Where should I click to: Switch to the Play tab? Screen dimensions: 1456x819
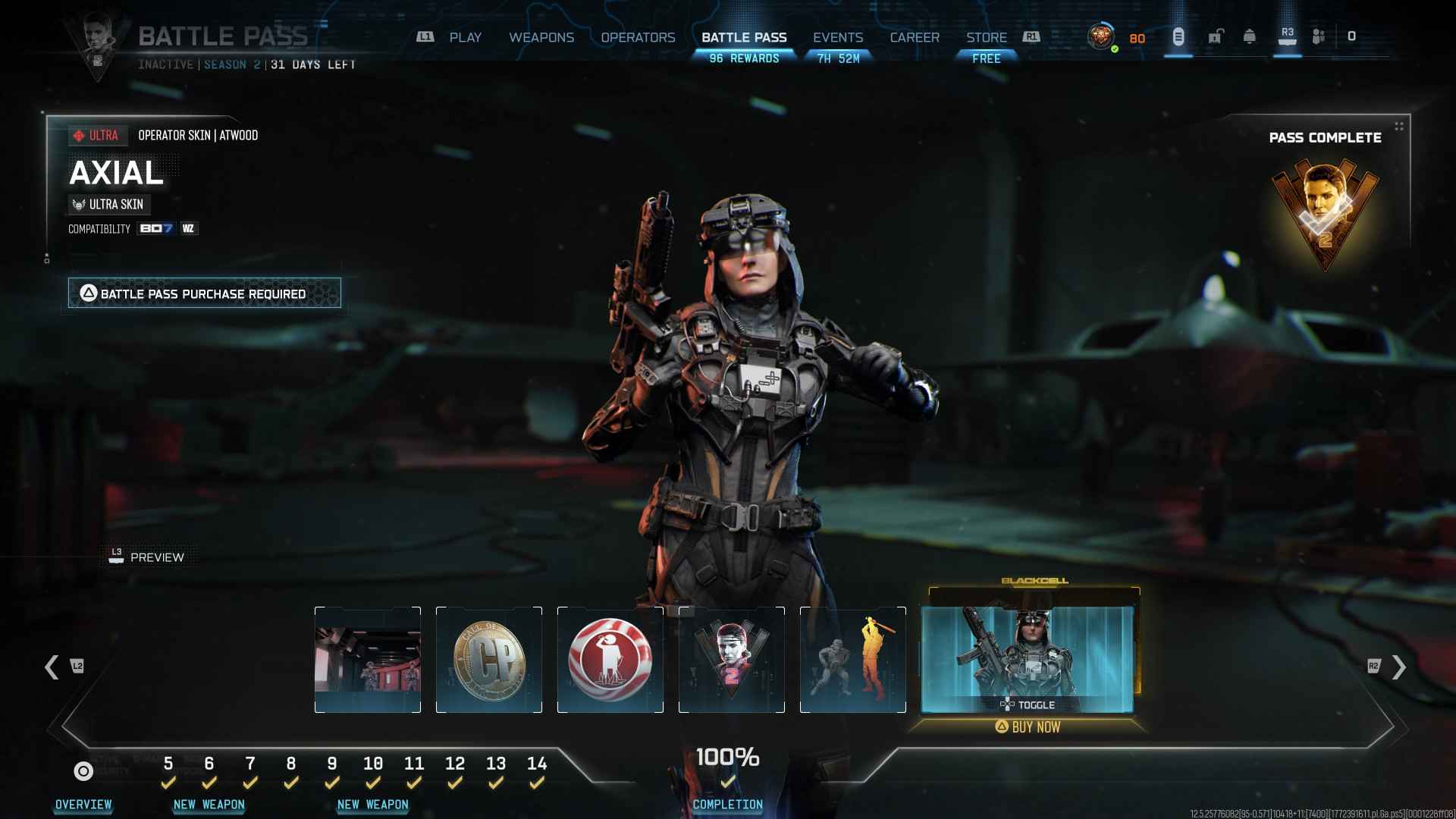[x=465, y=37]
